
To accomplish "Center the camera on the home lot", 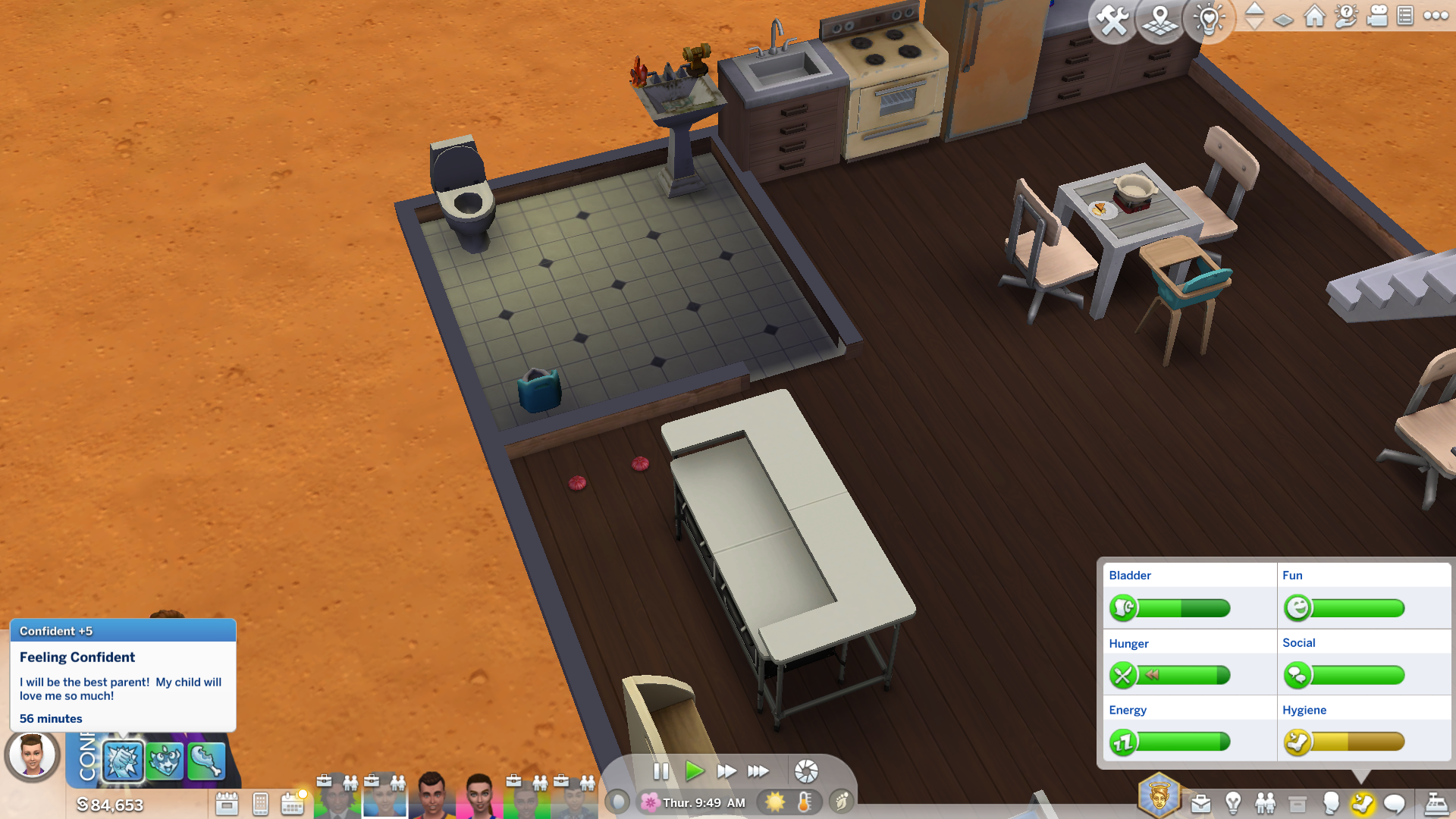I will pyautogui.click(x=1314, y=16).
